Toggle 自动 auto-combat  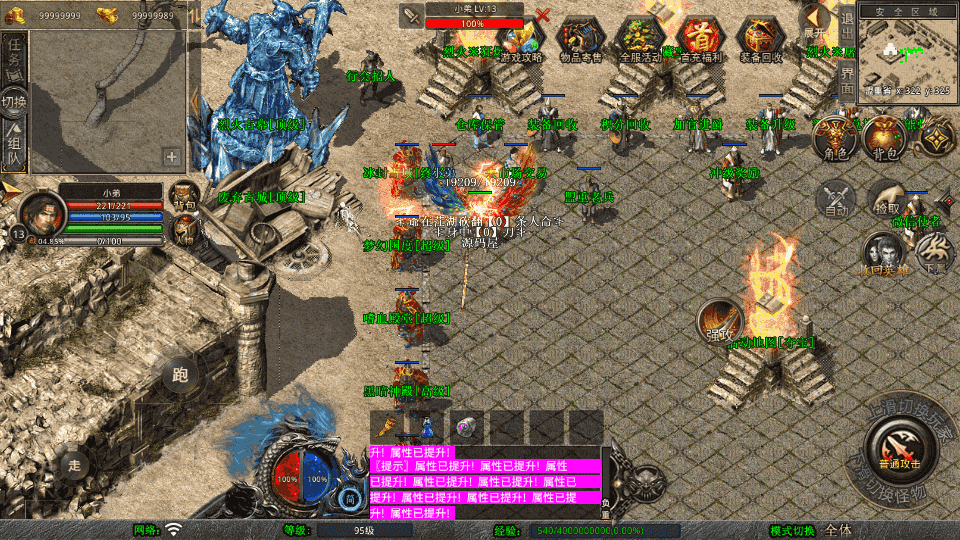click(x=835, y=199)
